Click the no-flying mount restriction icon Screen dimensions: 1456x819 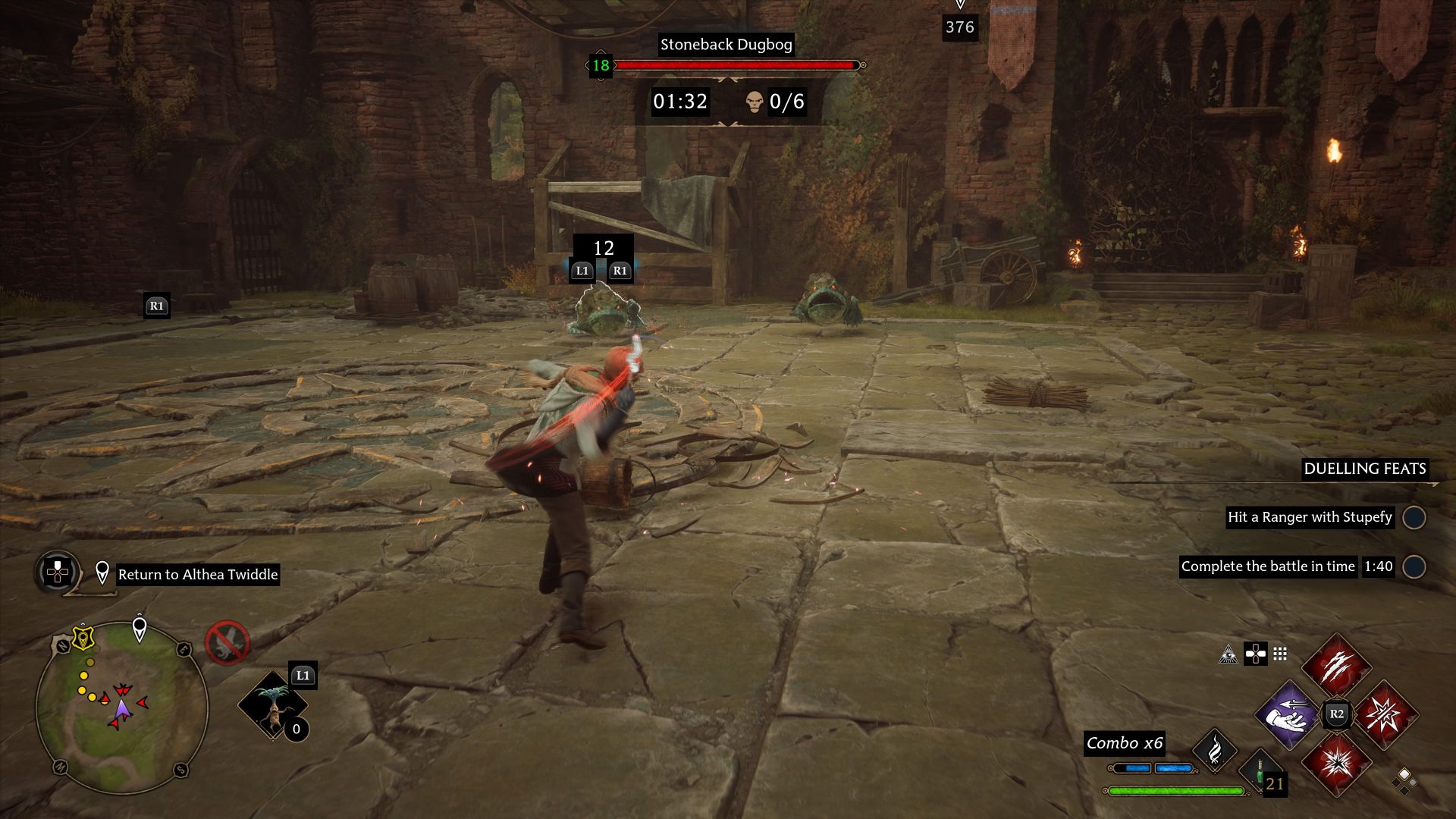click(227, 642)
